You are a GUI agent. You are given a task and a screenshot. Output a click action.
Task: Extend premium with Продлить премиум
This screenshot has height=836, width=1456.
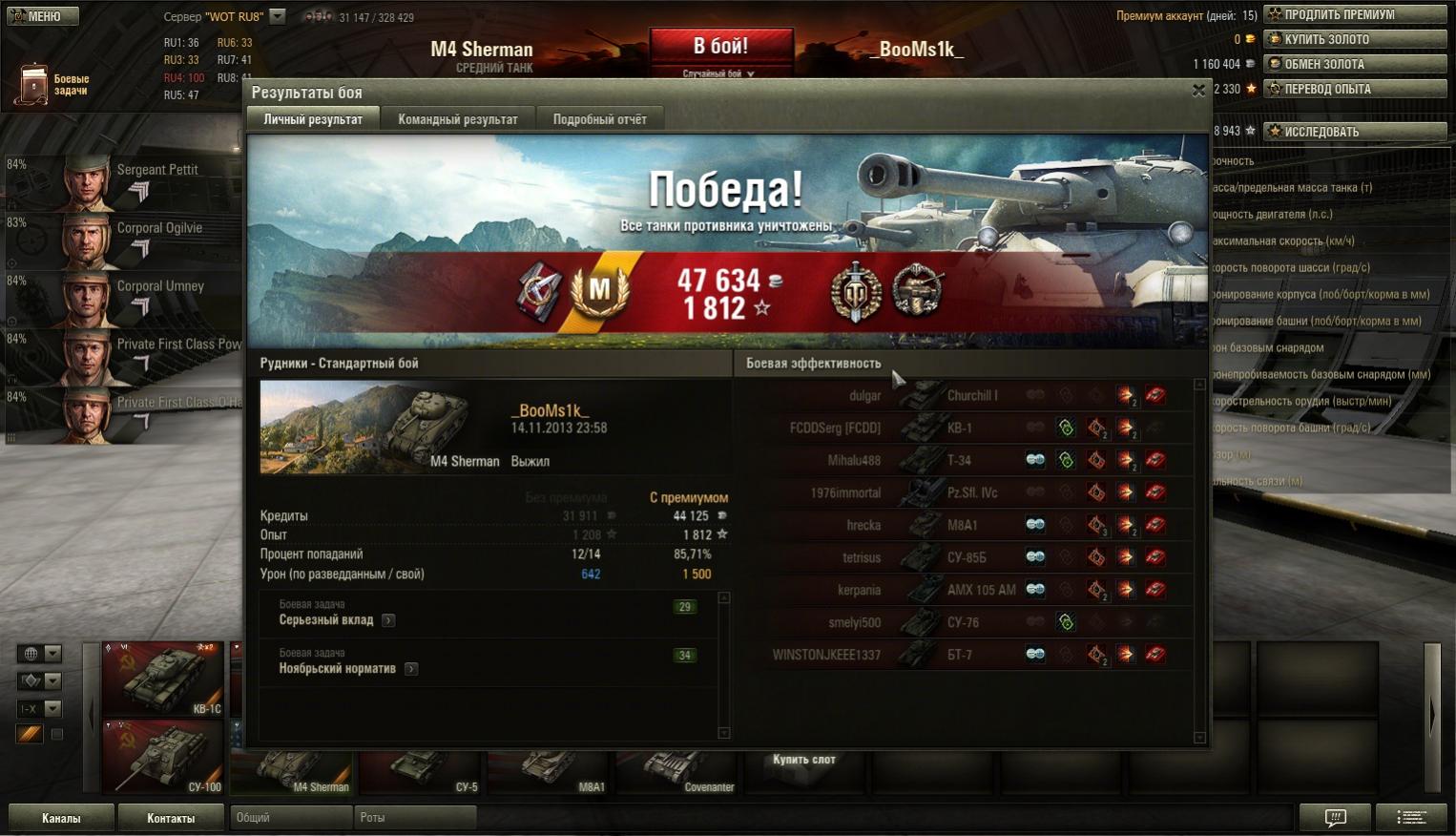1354,14
